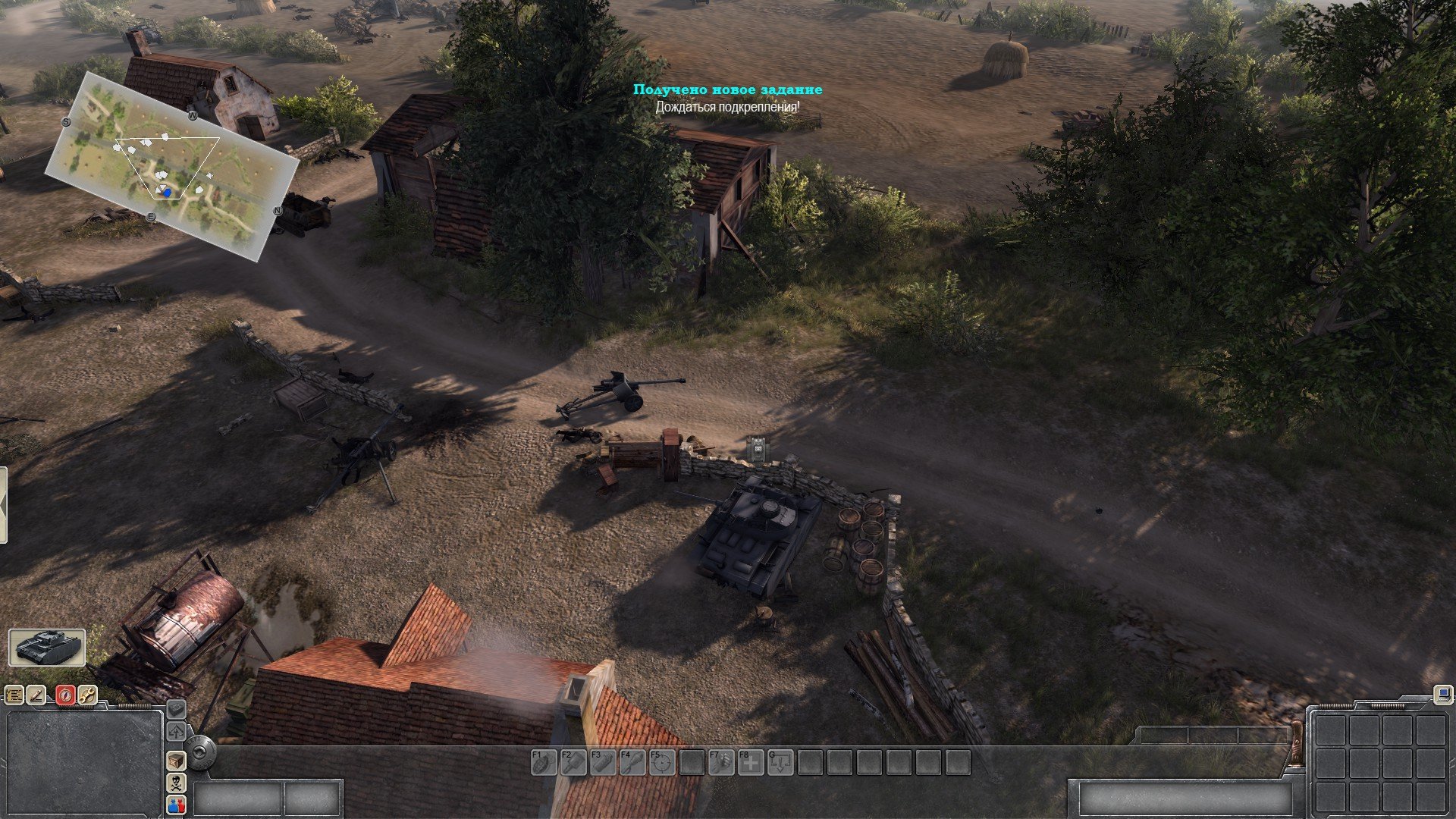The height and width of the screenshot is (819, 1456).
Task: Click the F8 medical cross action
Action: [x=751, y=762]
